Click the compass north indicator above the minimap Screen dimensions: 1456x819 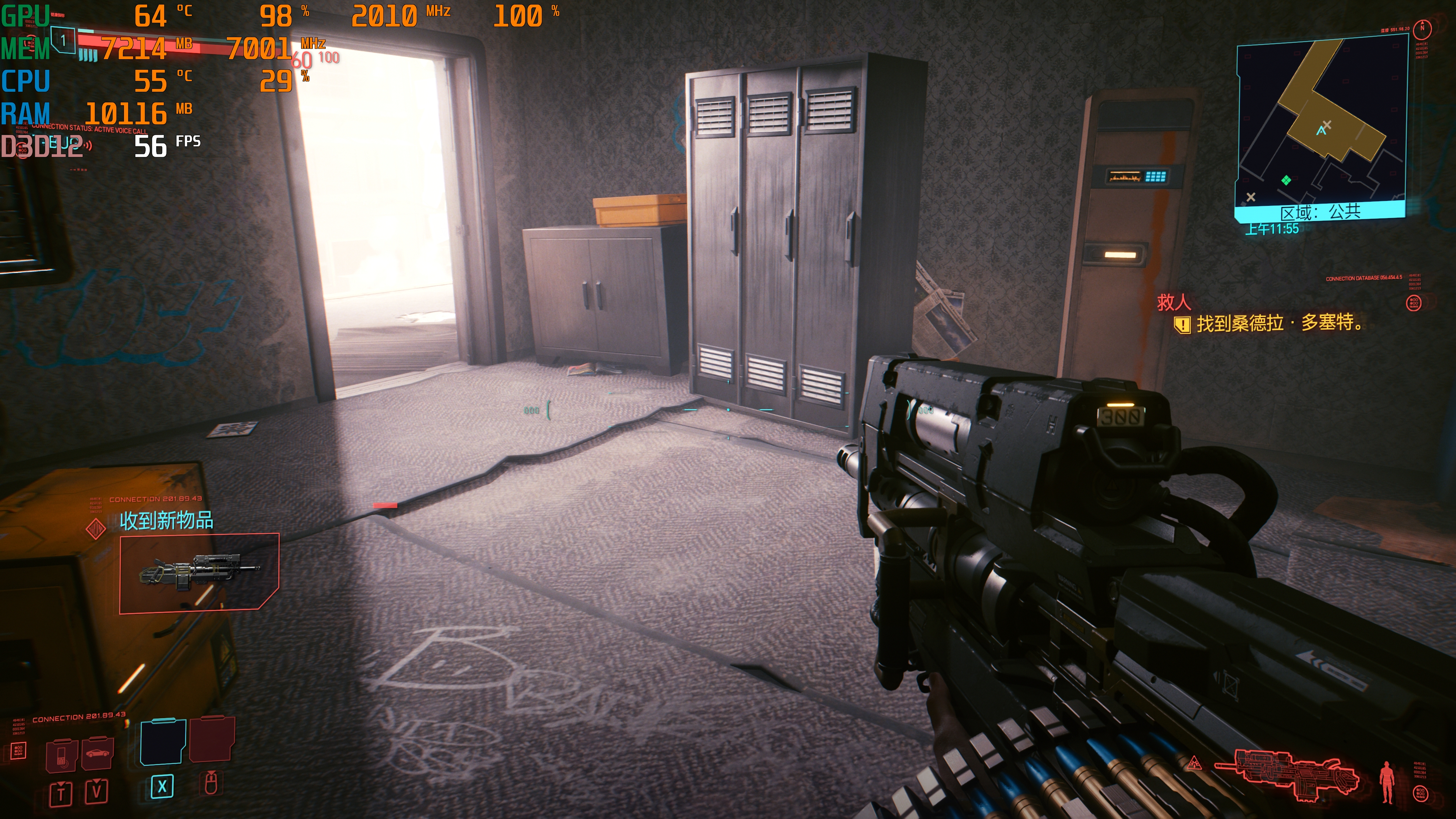tap(1422, 28)
